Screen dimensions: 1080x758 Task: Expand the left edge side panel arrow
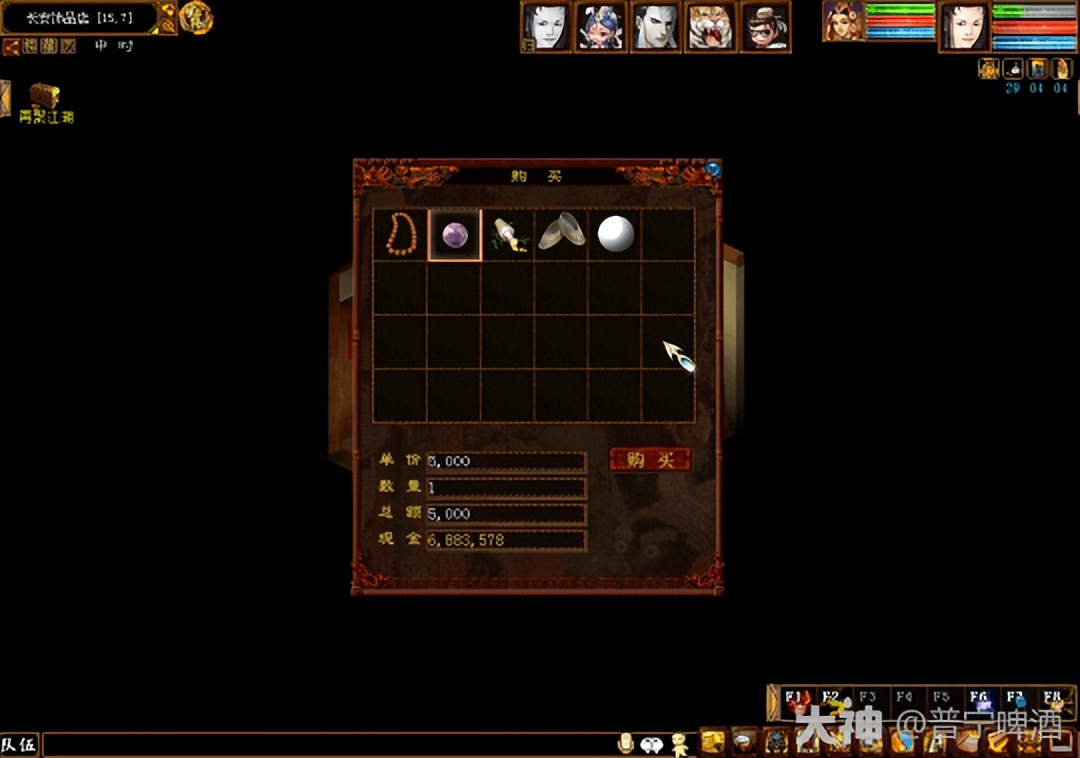coord(5,98)
